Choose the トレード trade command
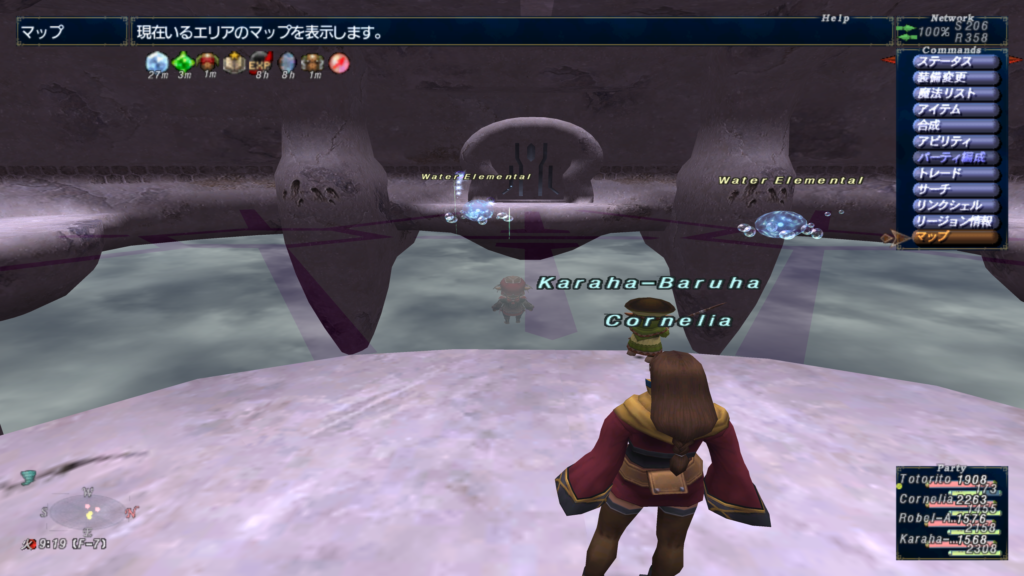The width and height of the screenshot is (1024, 576). tap(955, 173)
